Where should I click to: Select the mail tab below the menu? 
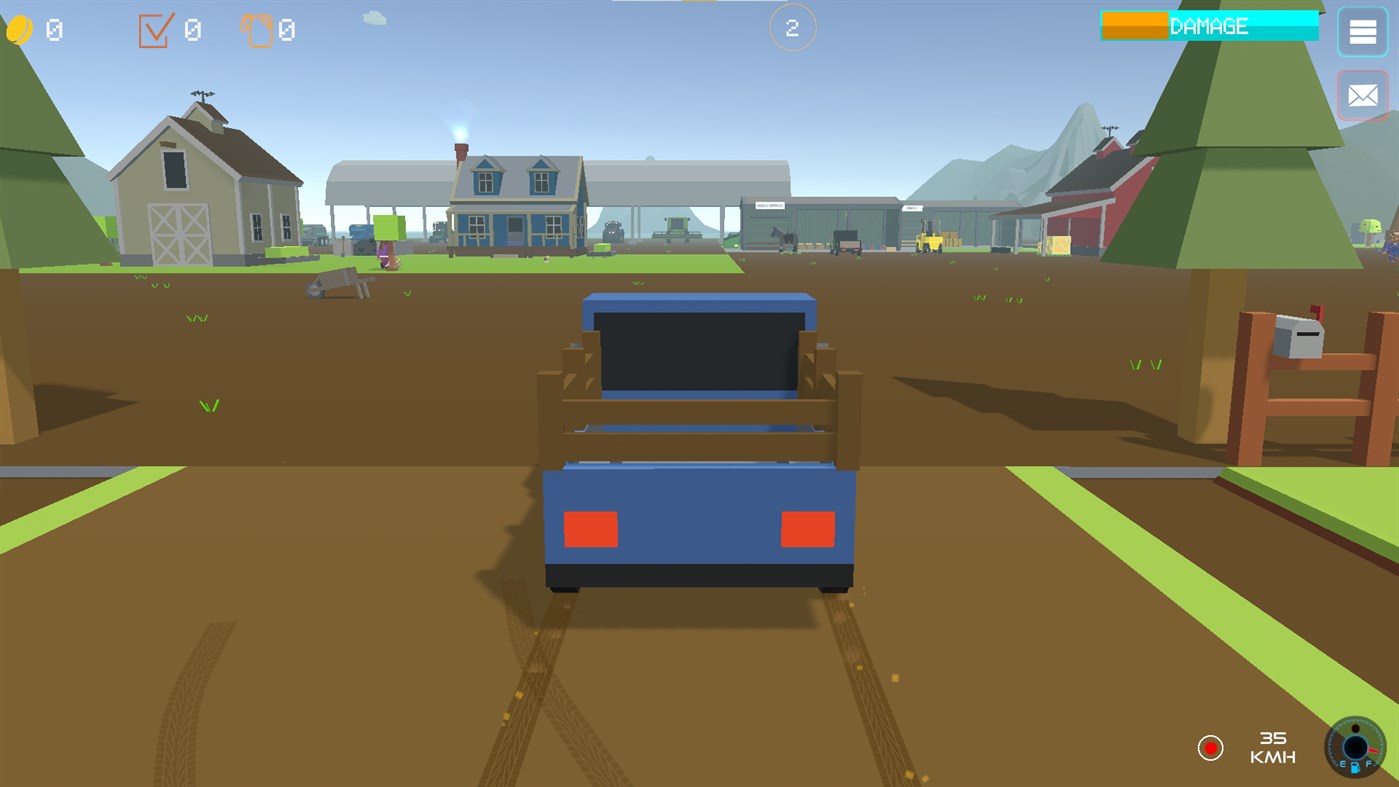[1362, 95]
